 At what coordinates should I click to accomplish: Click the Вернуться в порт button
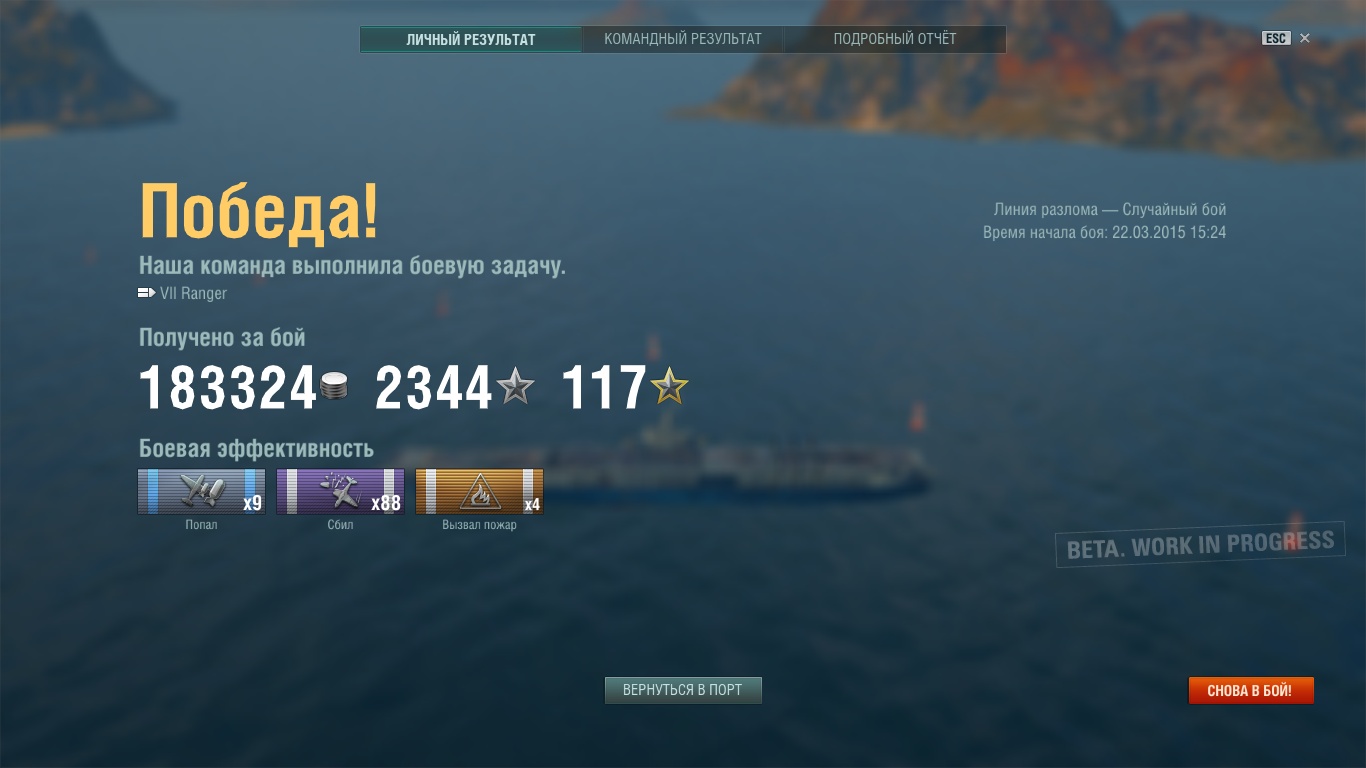click(683, 690)
